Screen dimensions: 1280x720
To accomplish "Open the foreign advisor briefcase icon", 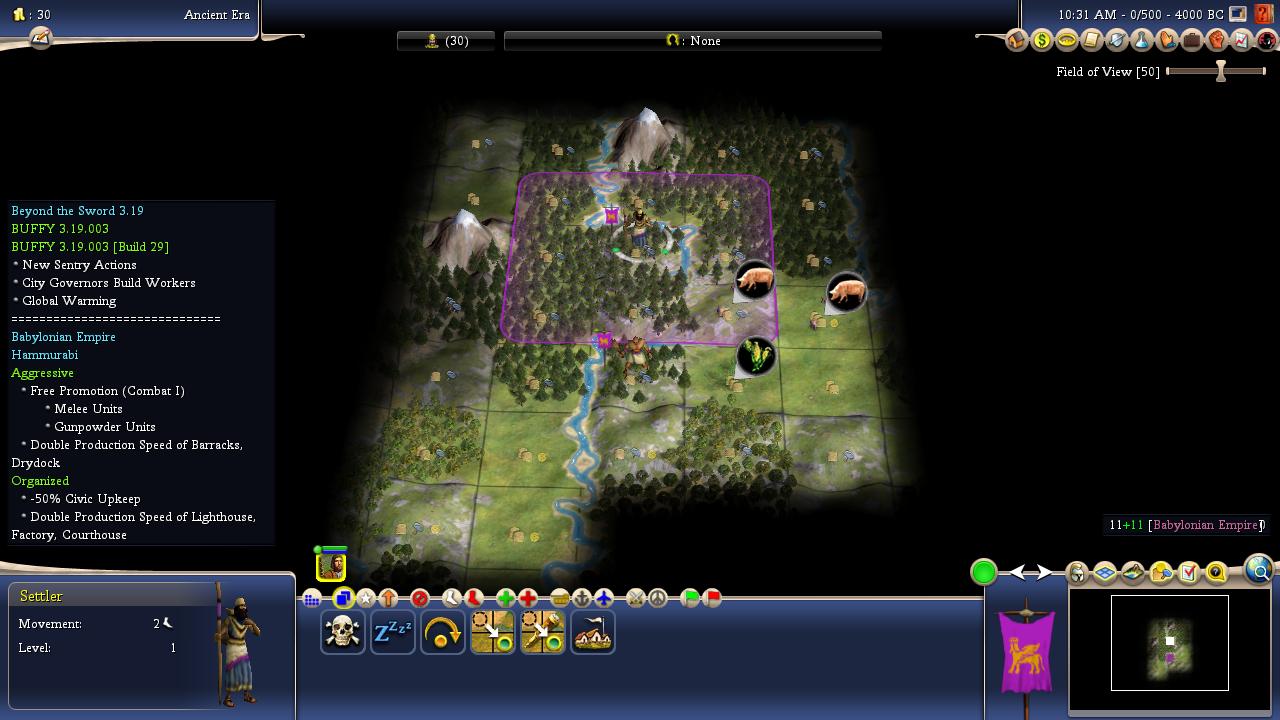I will pos(1191,41).
